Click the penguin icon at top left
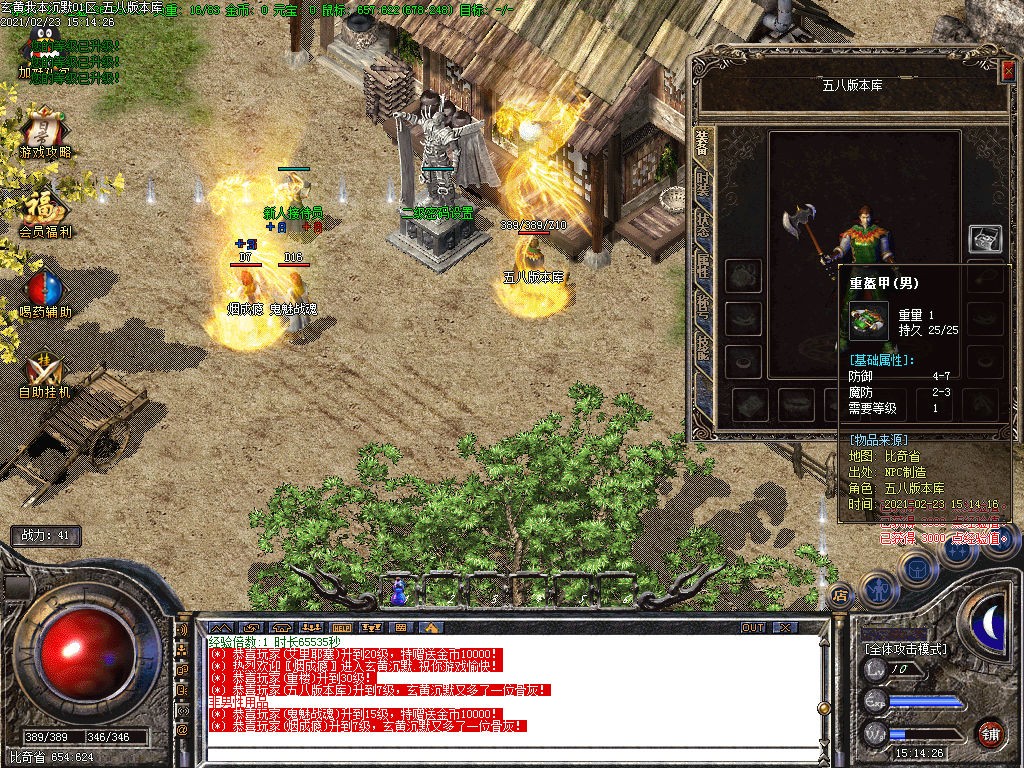 pyautogui.click(x=42, y=42)
